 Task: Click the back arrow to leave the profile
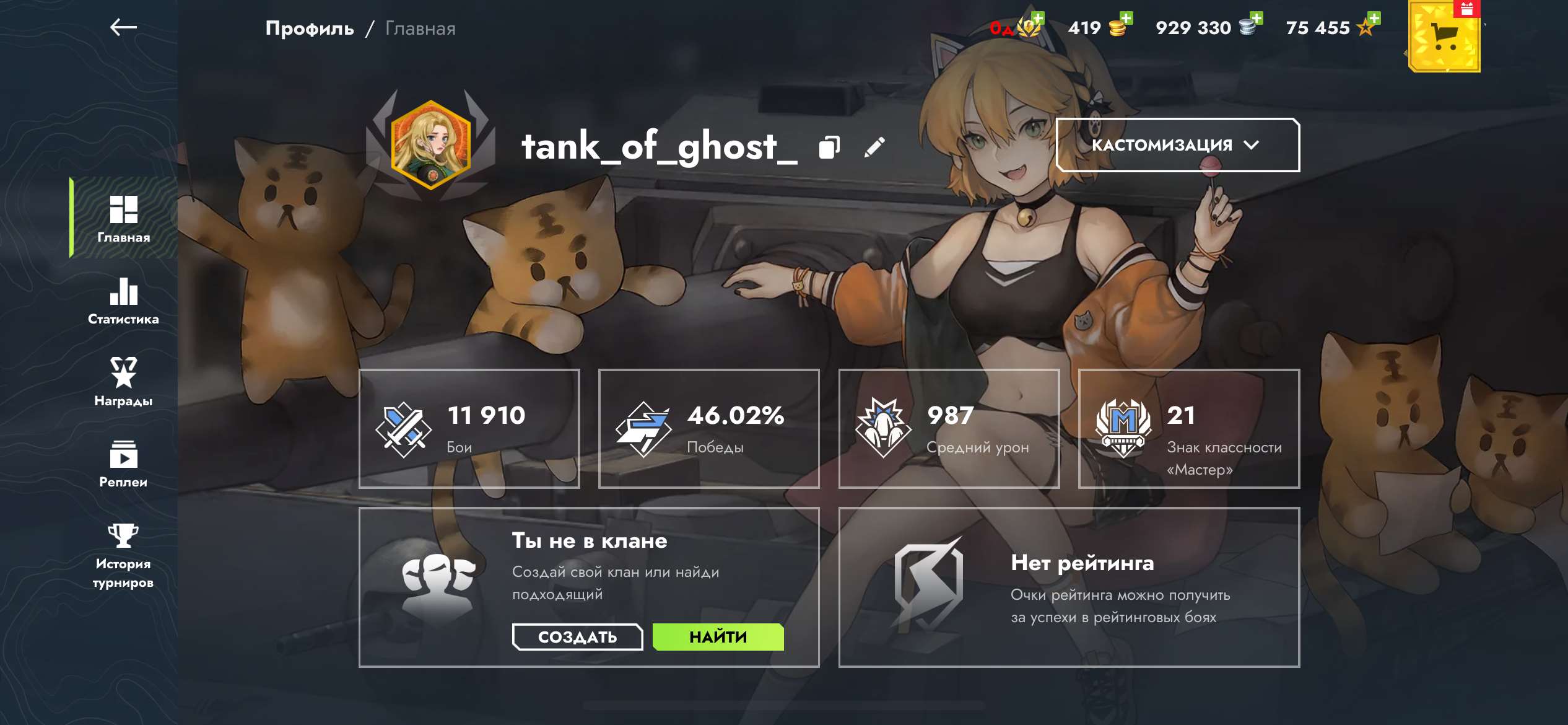coord(122,27)
